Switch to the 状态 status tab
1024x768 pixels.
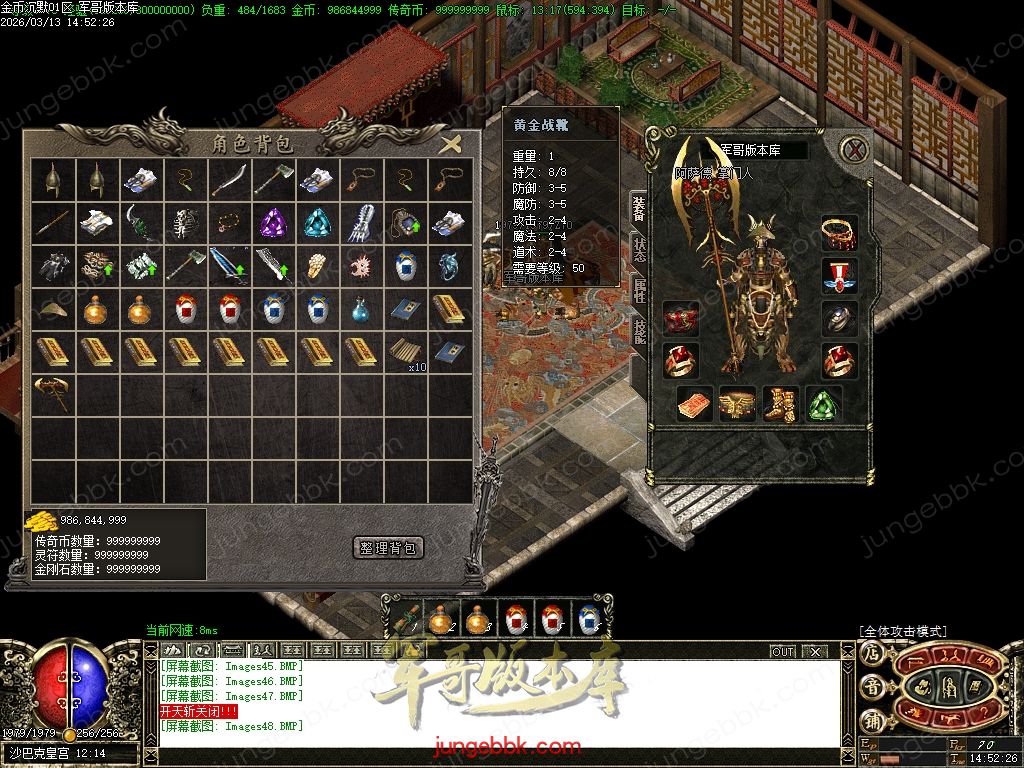point(637,250)
